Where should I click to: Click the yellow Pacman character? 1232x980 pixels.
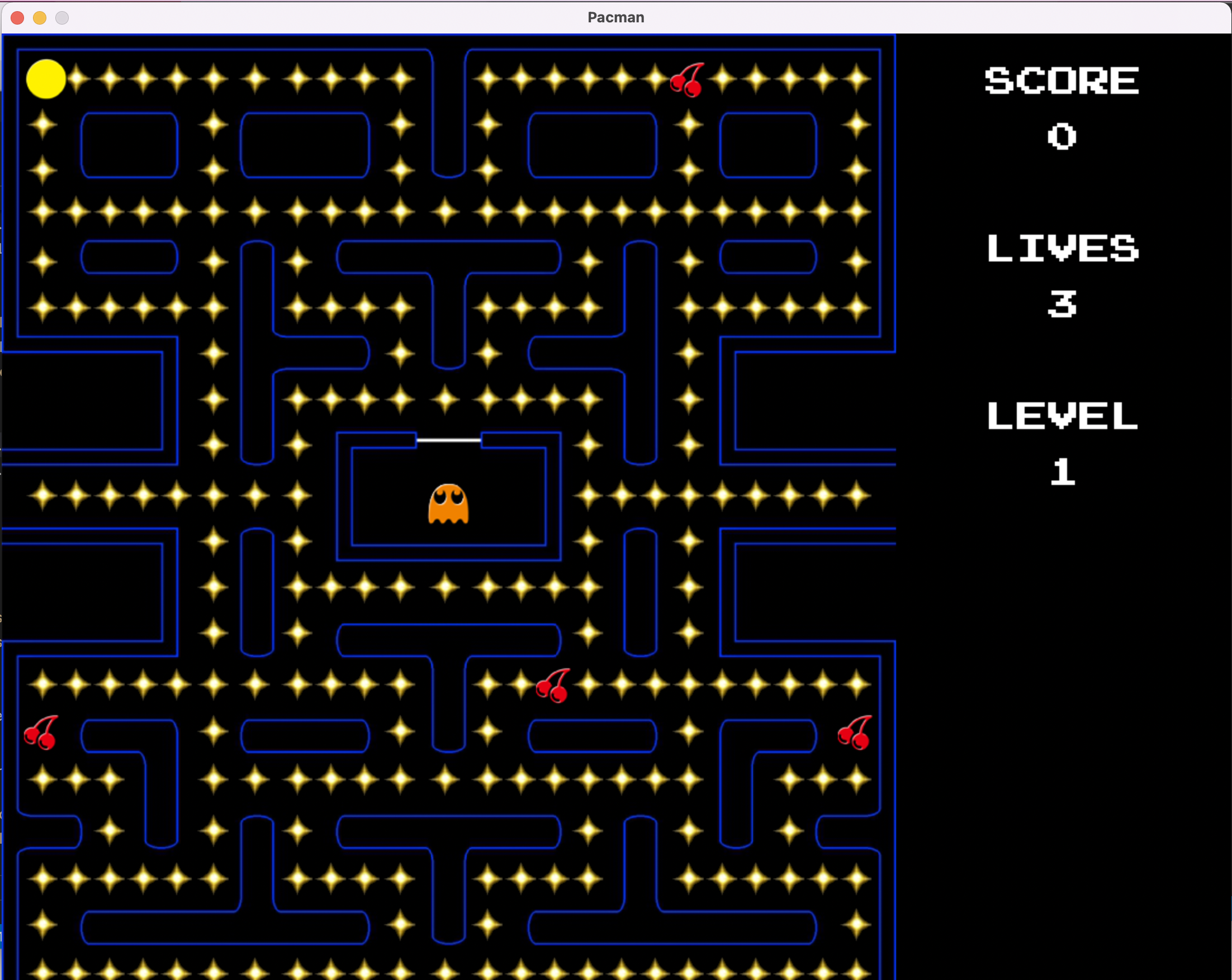[x=47, y=79]
